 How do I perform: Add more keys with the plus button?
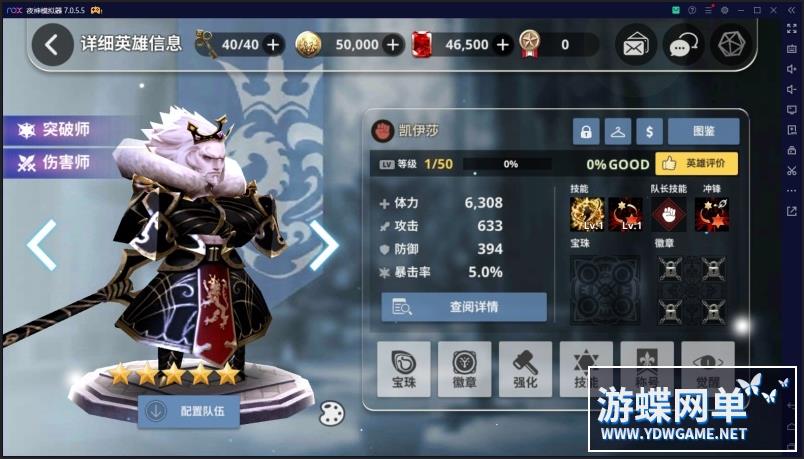(x=273, y=44)
